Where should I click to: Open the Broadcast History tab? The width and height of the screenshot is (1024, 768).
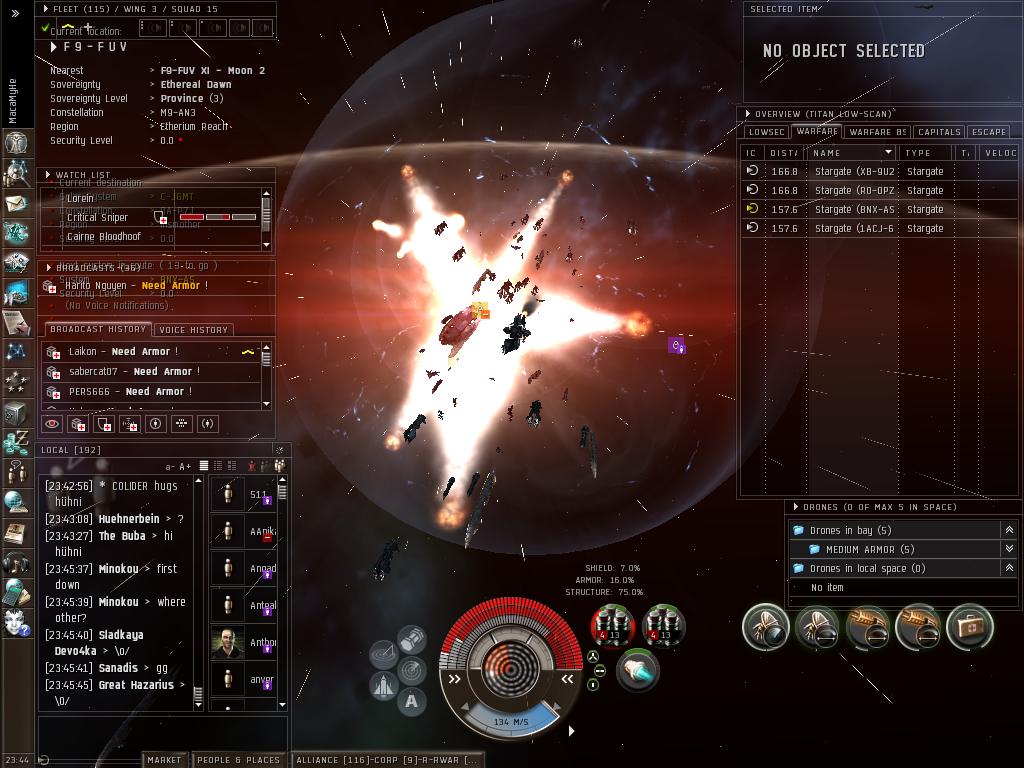tap(98, 330)
